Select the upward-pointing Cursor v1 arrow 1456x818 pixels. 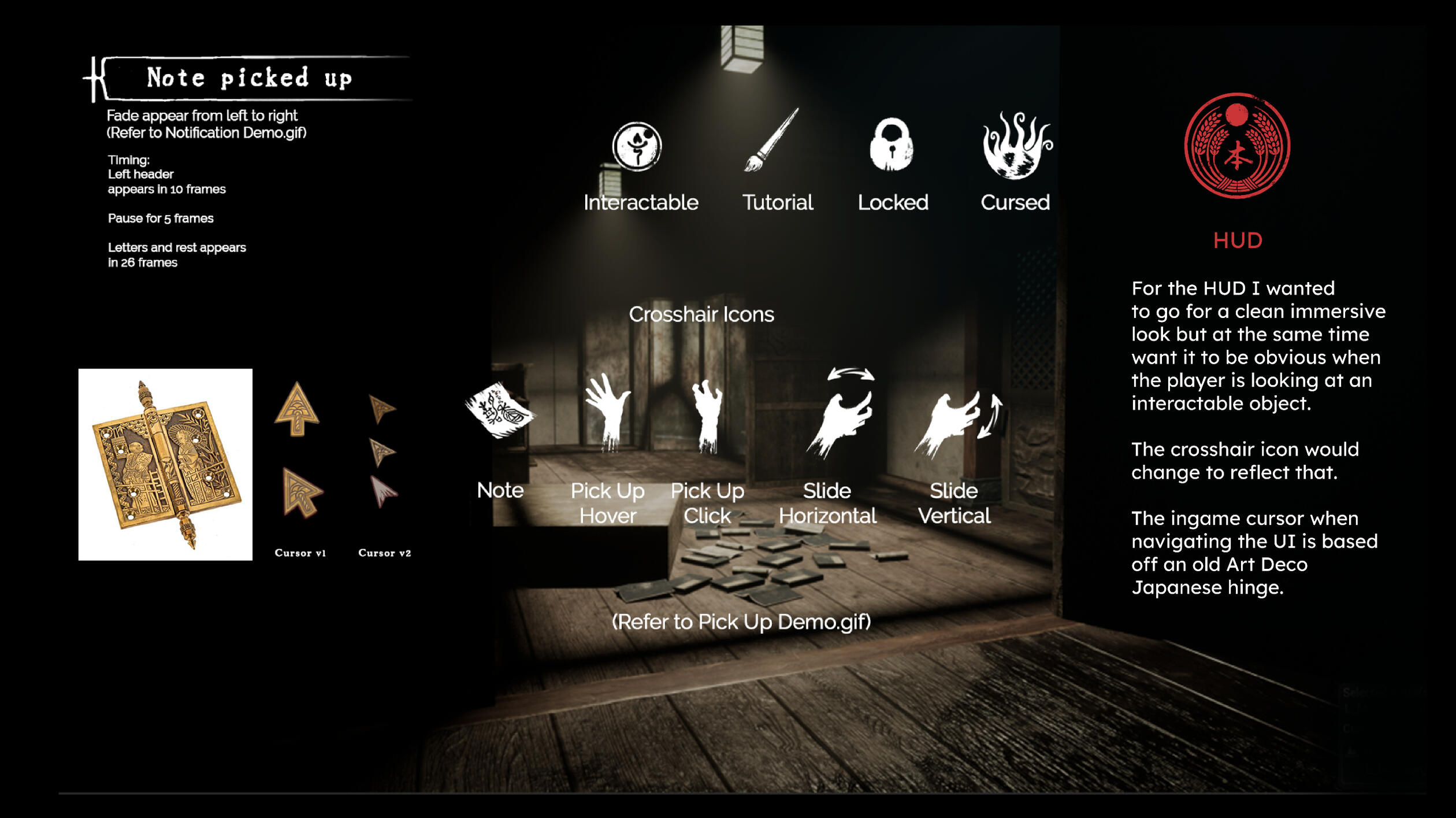(x=297, y=409)
